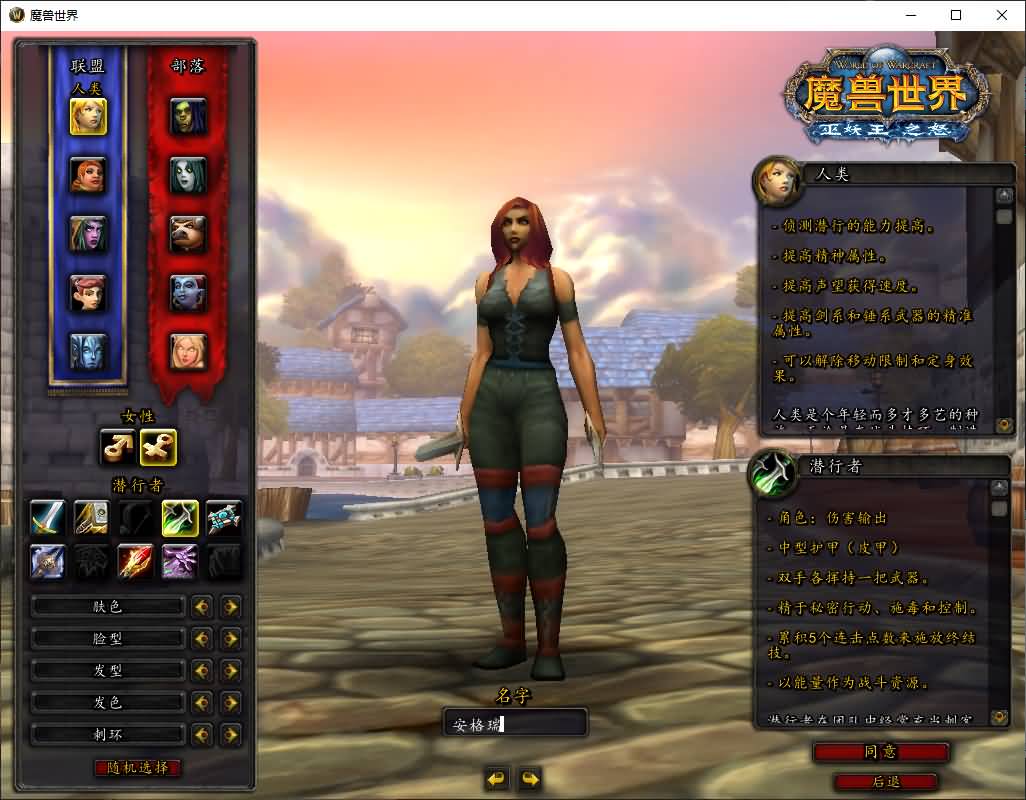Image resolution: width=1026 pixels, height=800 pixels.
Task: Click next skin color (肤色) arrow
Action: pos(231,606)
